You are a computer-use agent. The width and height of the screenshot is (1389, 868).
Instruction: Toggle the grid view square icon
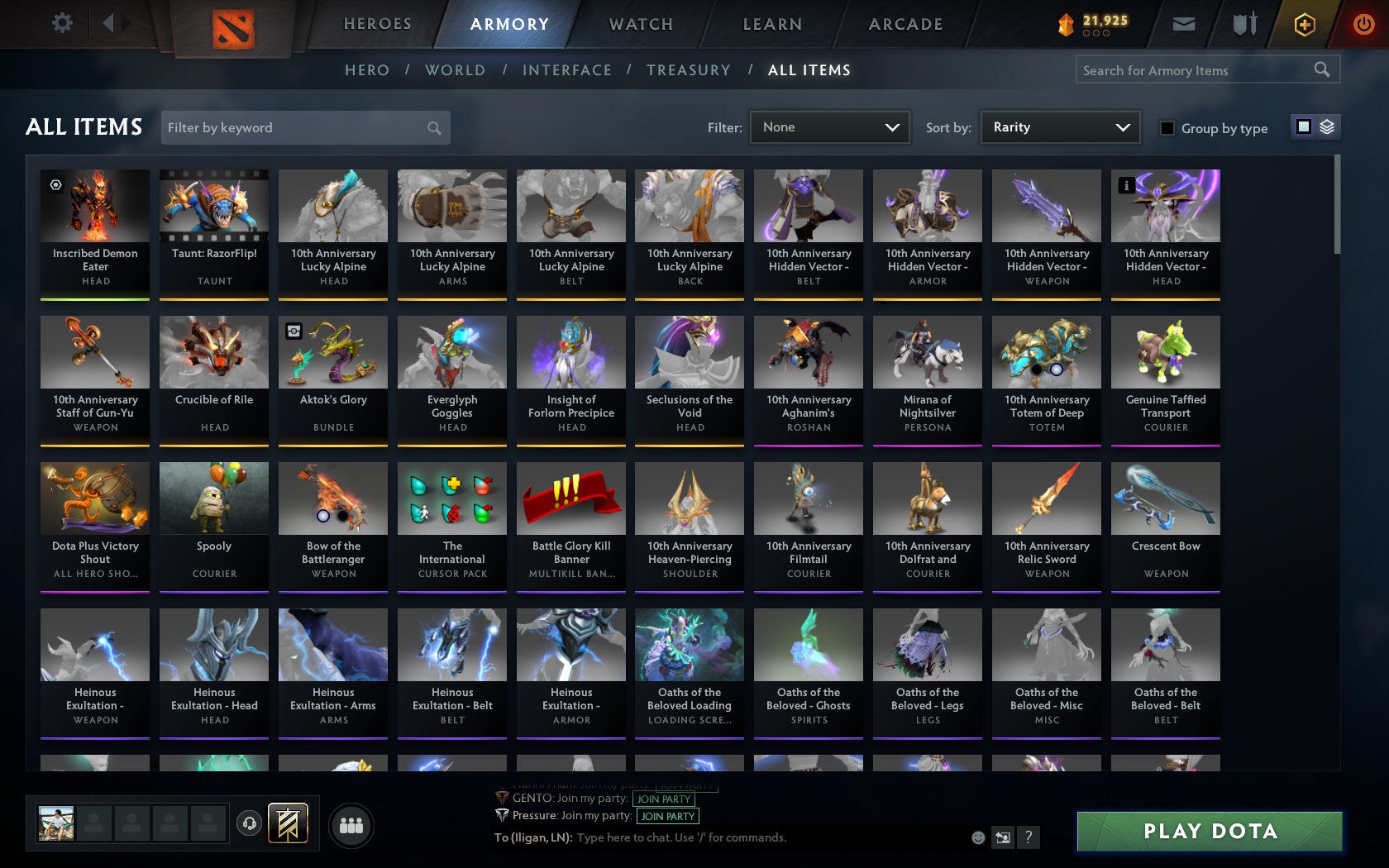(1303, 126)
